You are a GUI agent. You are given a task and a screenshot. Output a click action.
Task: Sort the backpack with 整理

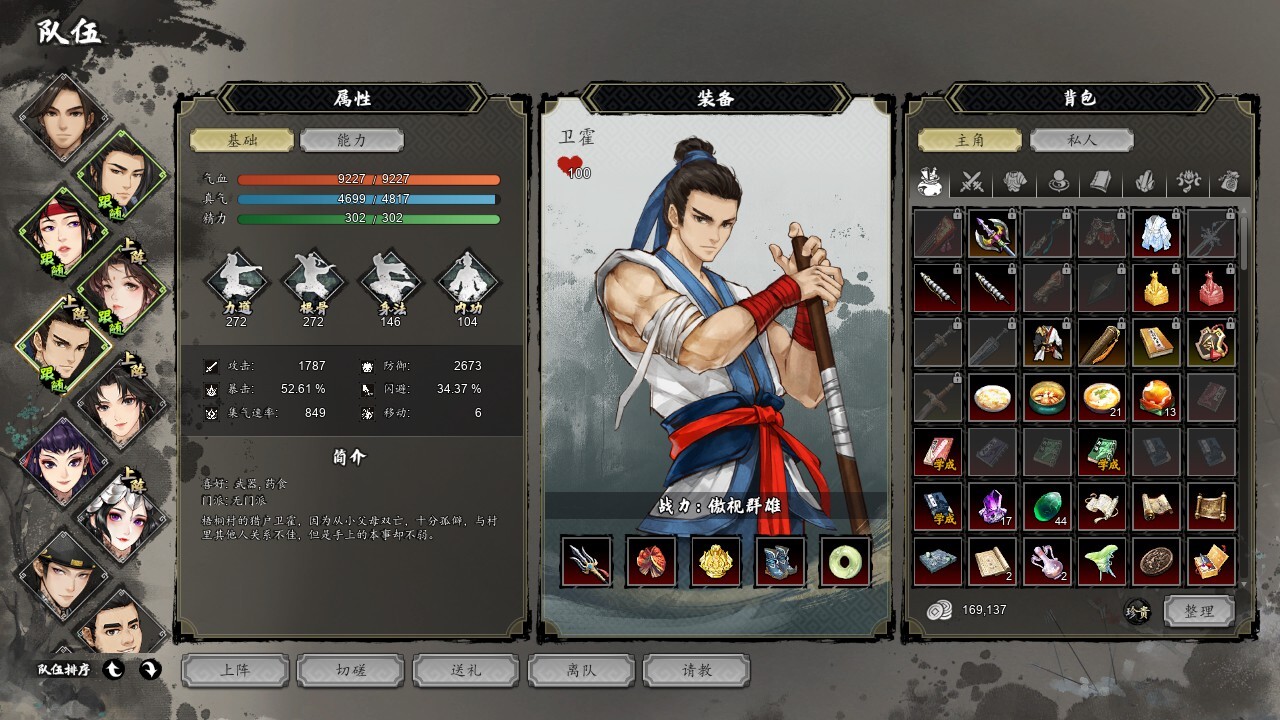1199,611
